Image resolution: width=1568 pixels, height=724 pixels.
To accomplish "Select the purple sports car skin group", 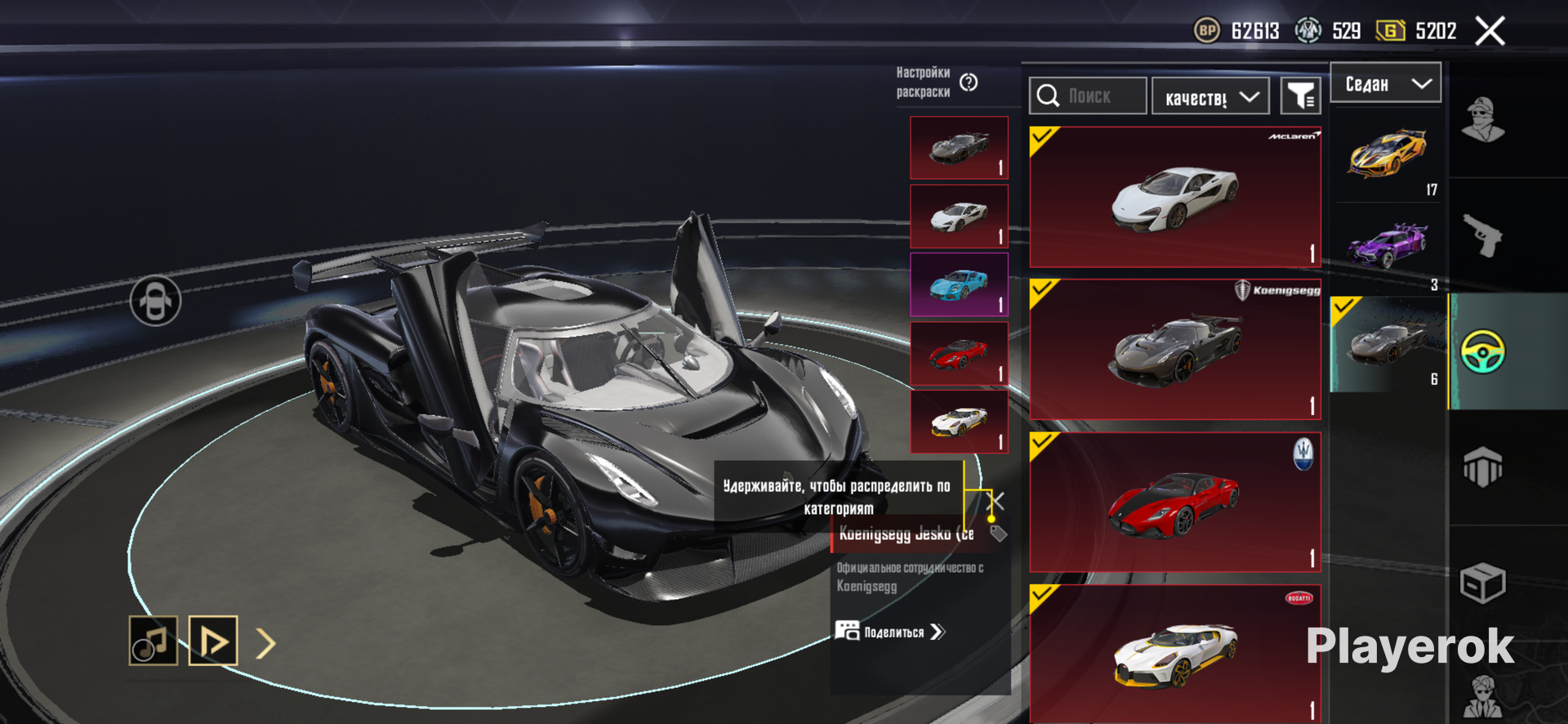I will [1388, 247].
